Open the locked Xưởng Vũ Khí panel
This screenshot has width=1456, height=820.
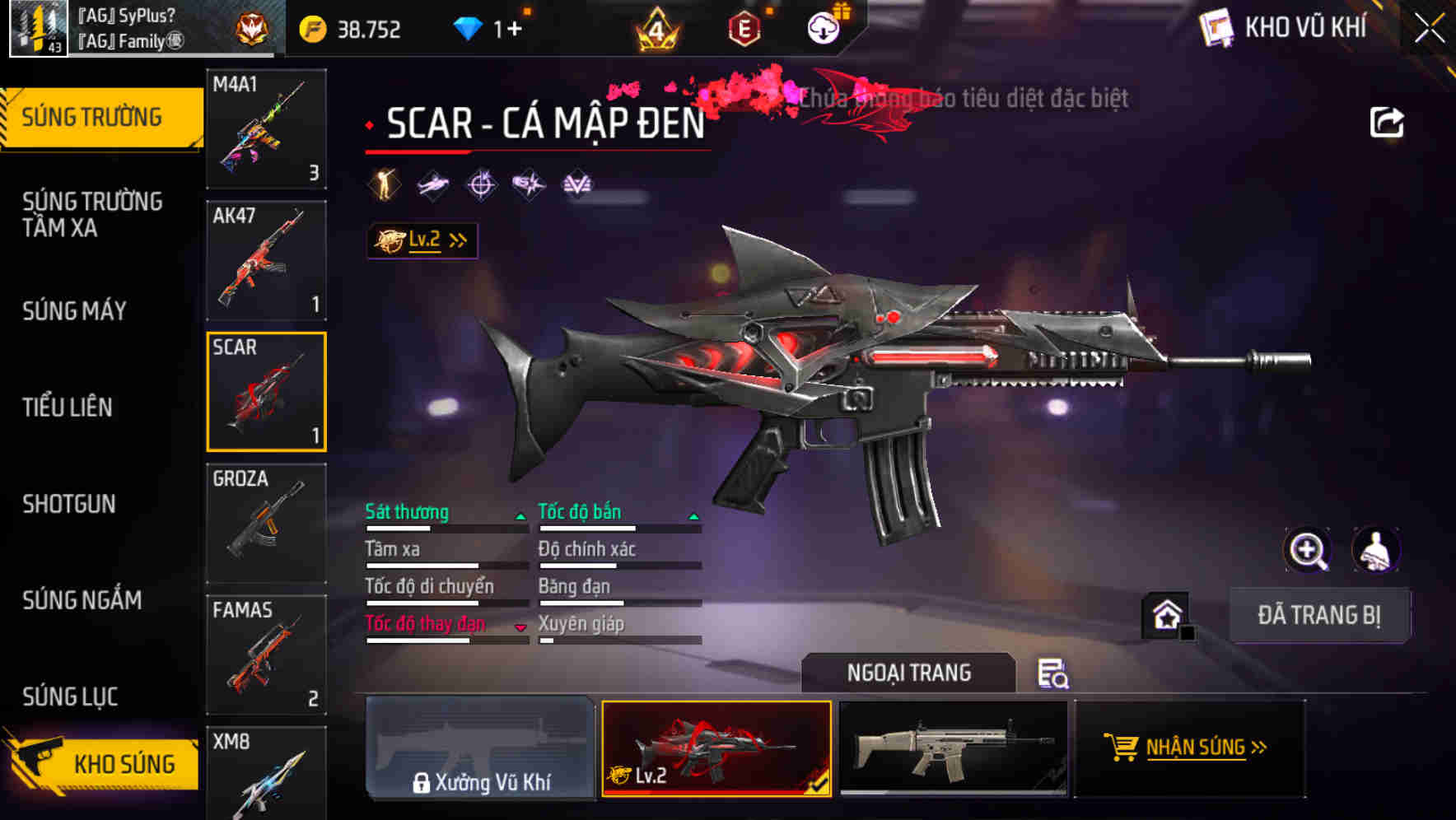[480, 749]
